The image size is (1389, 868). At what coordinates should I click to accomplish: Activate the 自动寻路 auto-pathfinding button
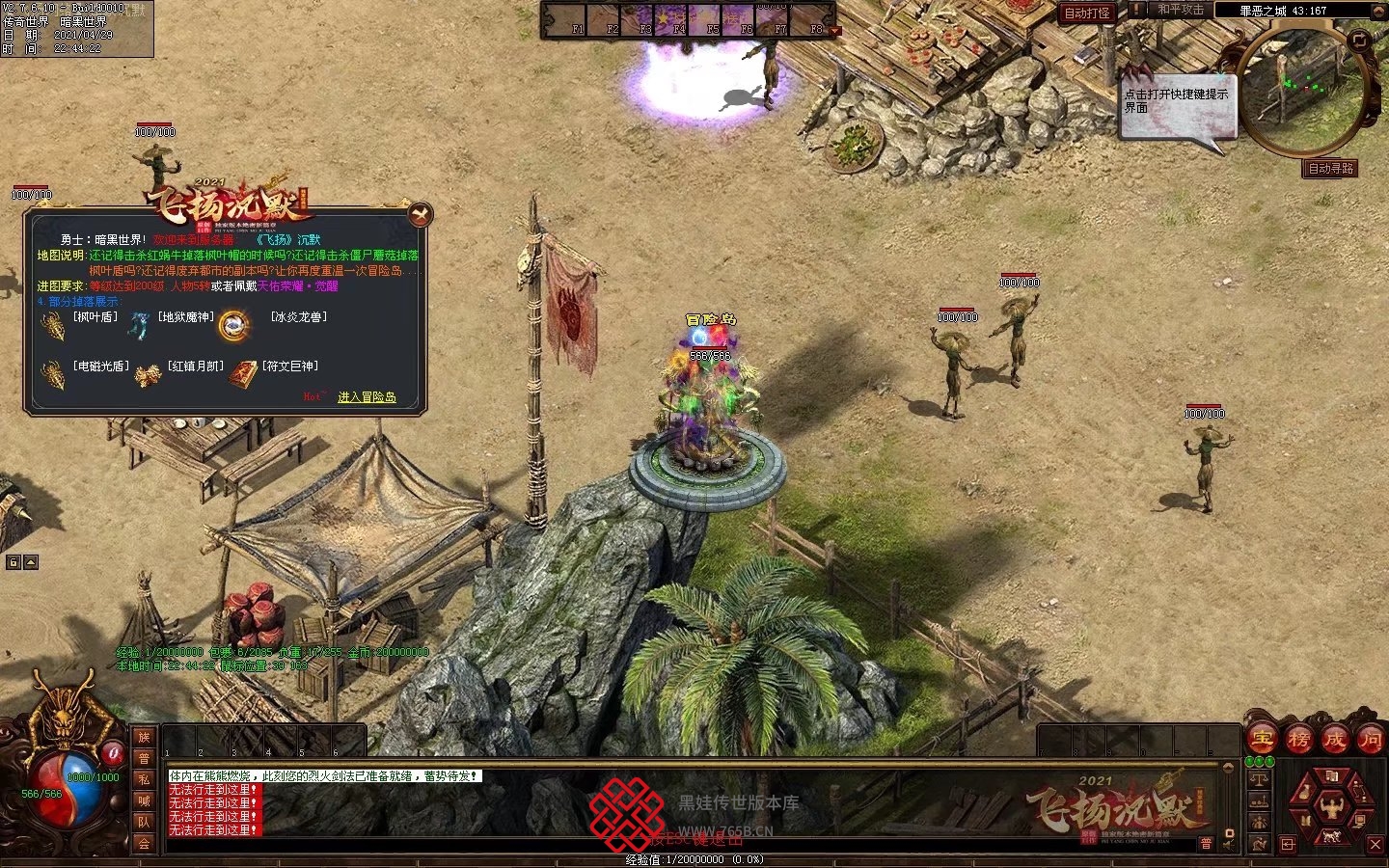1331,169
